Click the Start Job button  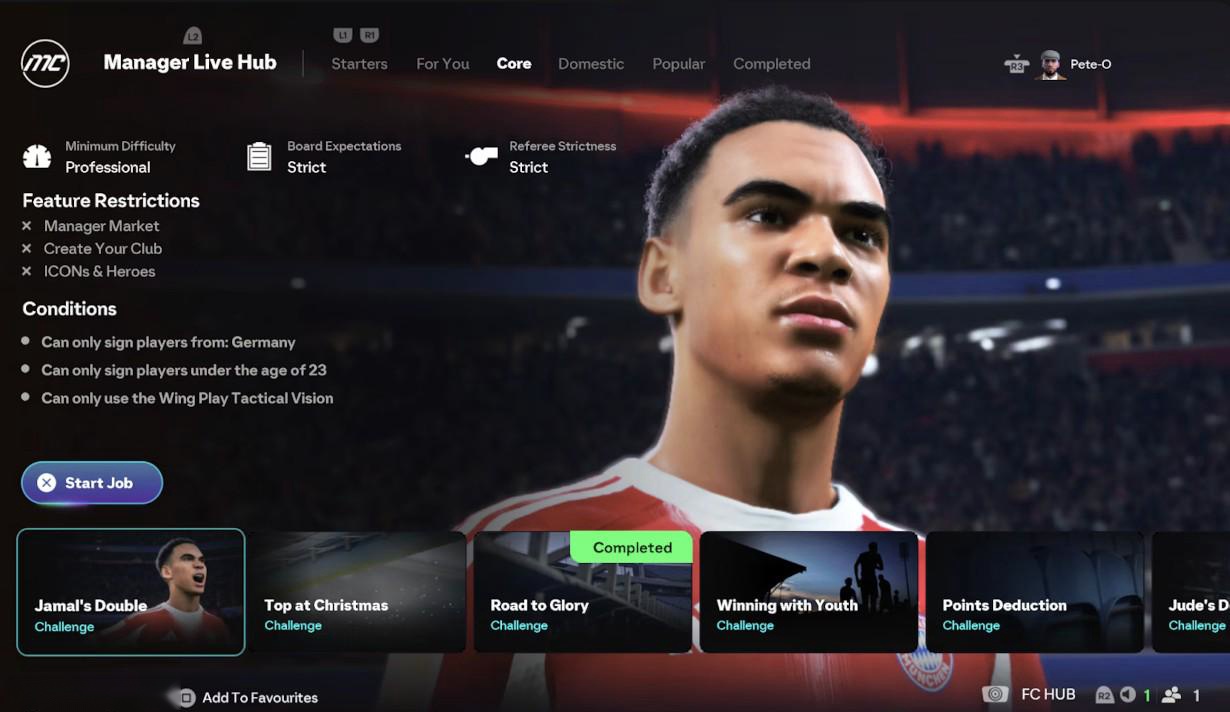pyautogui.click(x=92, y=483)
